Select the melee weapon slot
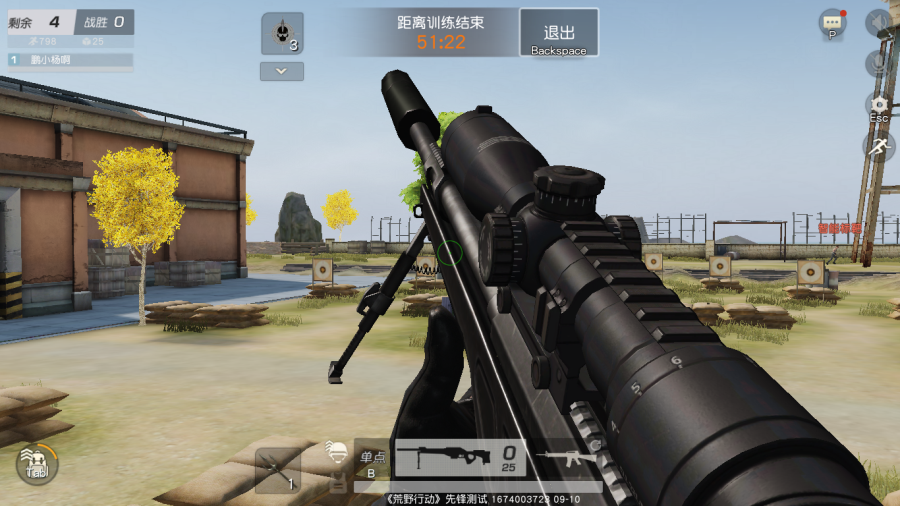The image size is (900, 506). (277, 470)
